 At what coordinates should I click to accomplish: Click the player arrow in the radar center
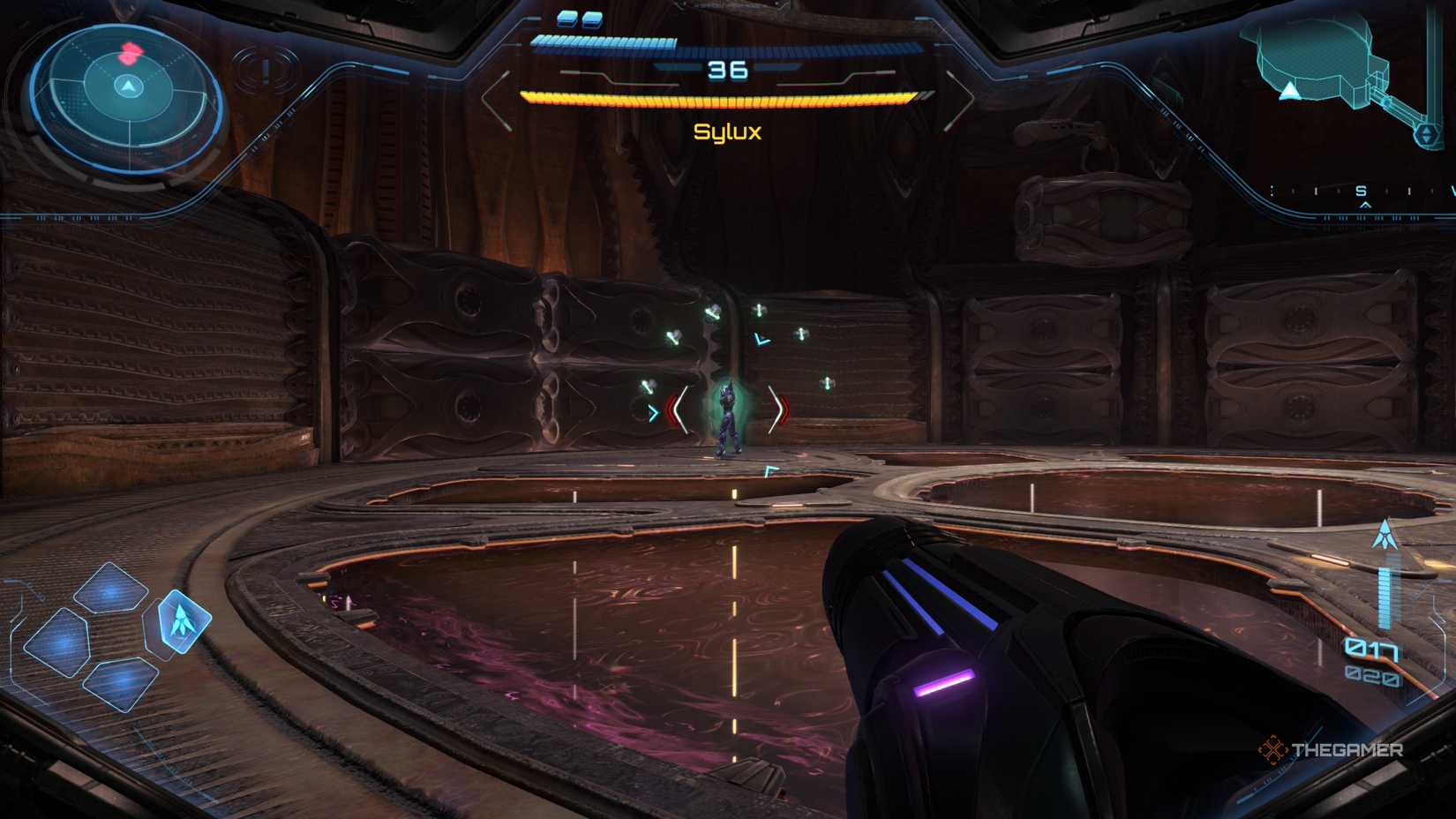[128, 84]
